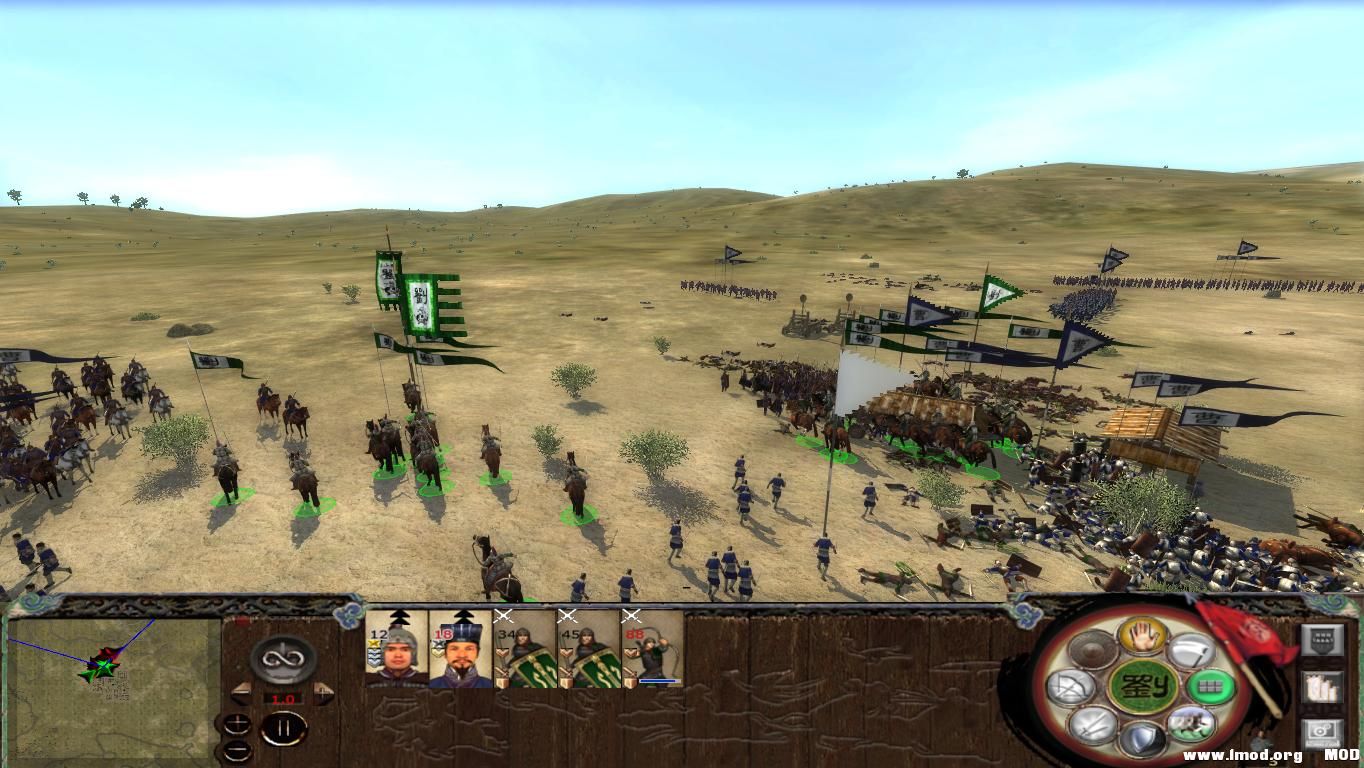Image resolution: width=1364 pixels, height=768 pixels.
Task: Click the Liu faction emblem at wheel center
Action: [x=1142, y=686]
